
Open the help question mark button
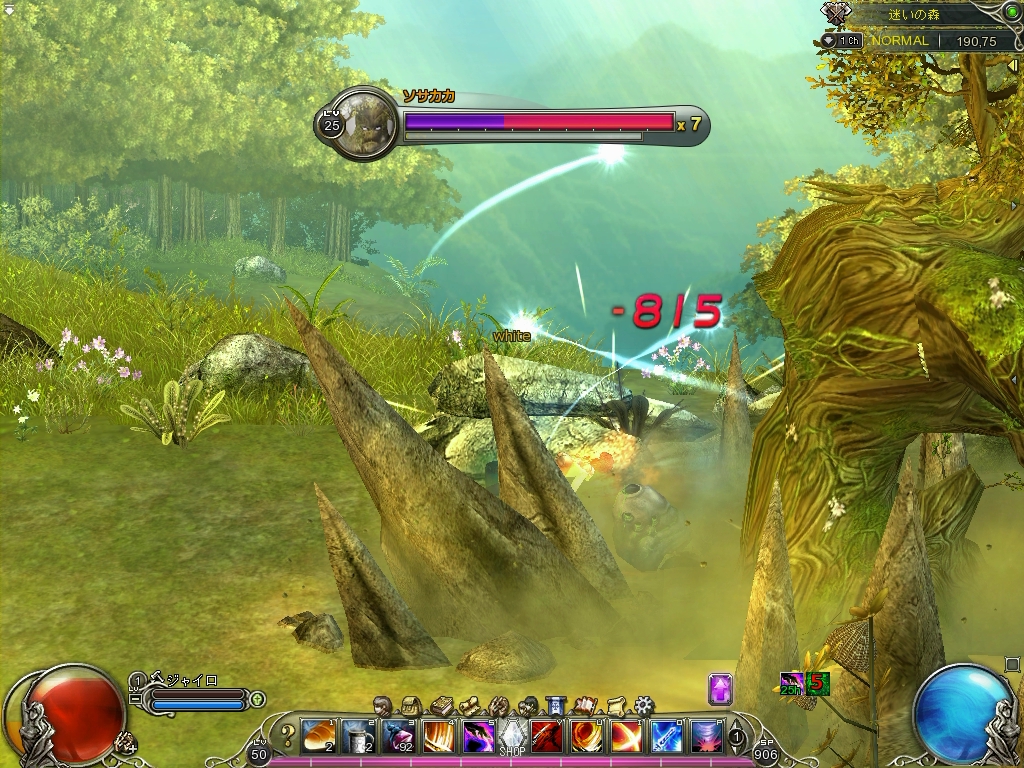coord(288,737)
